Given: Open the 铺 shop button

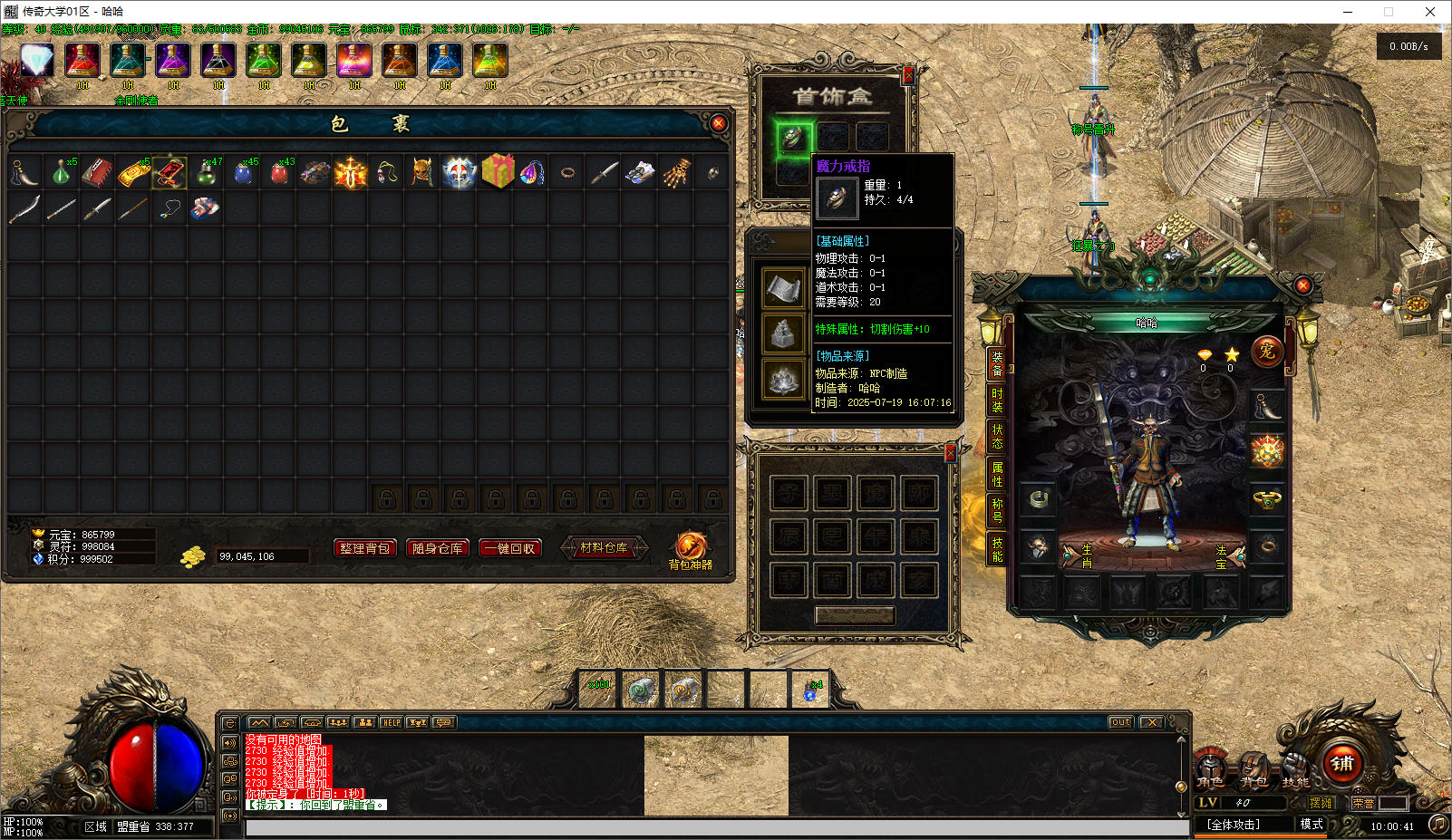Looking at the screenshot, I should coord(1342,763).
